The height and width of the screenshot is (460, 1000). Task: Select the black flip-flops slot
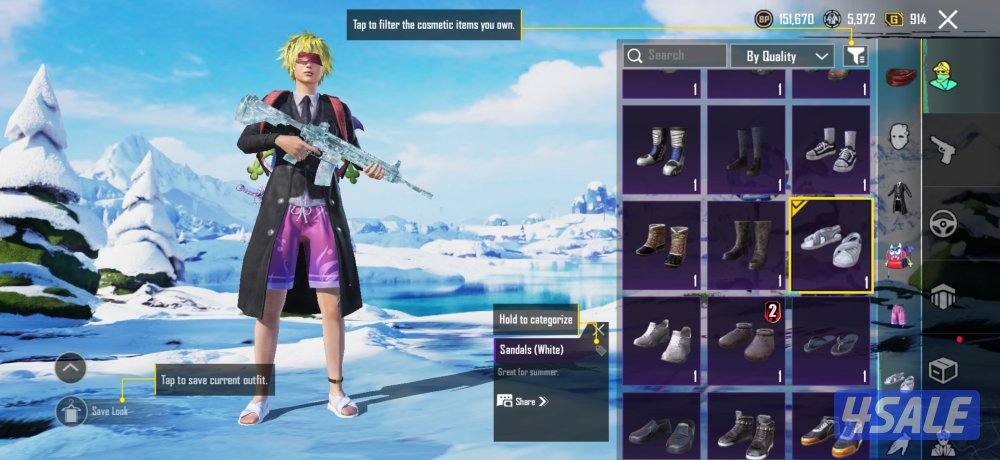(830, 341)
